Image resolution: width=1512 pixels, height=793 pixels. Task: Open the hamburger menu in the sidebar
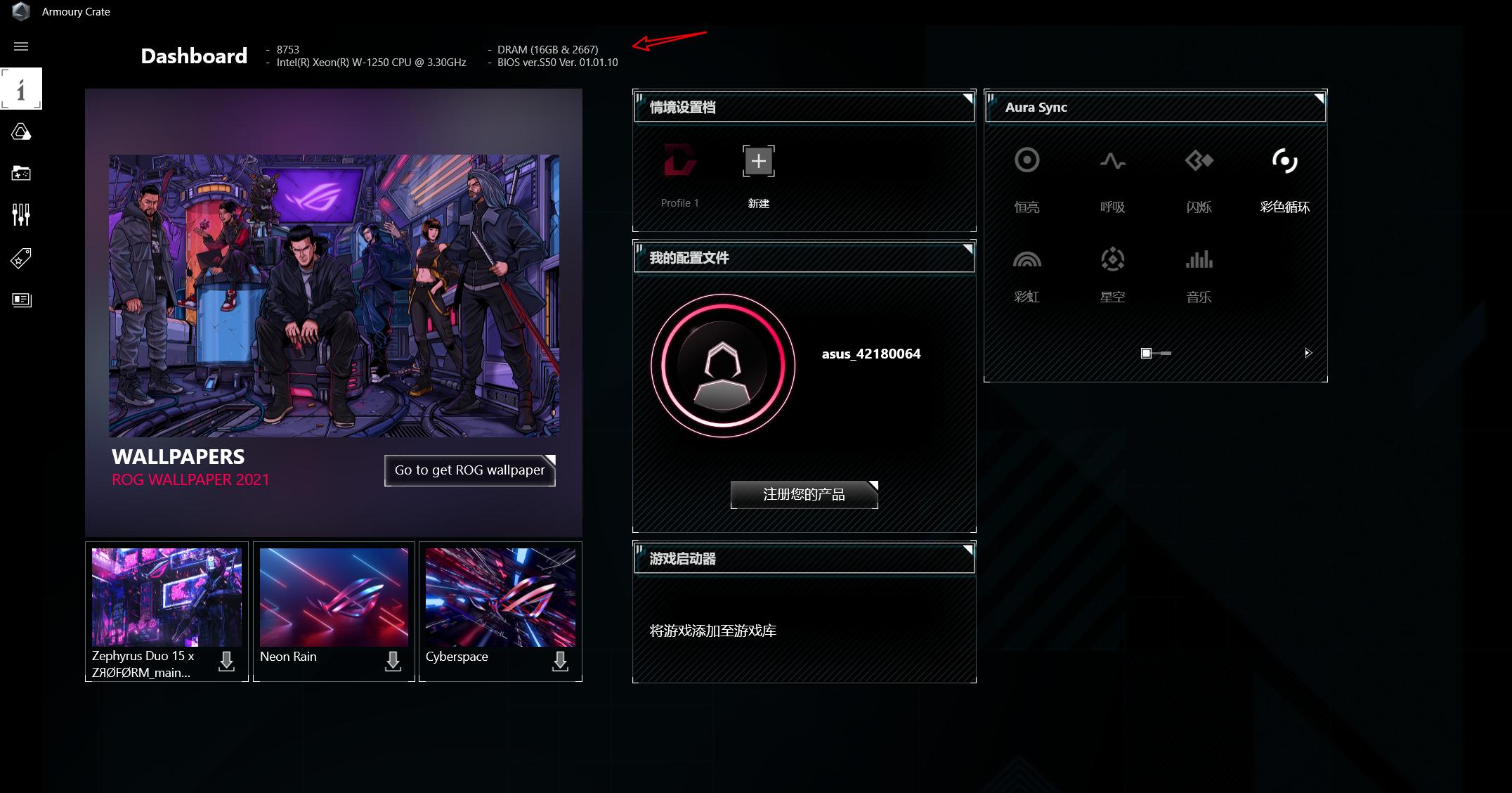point(21,46)
